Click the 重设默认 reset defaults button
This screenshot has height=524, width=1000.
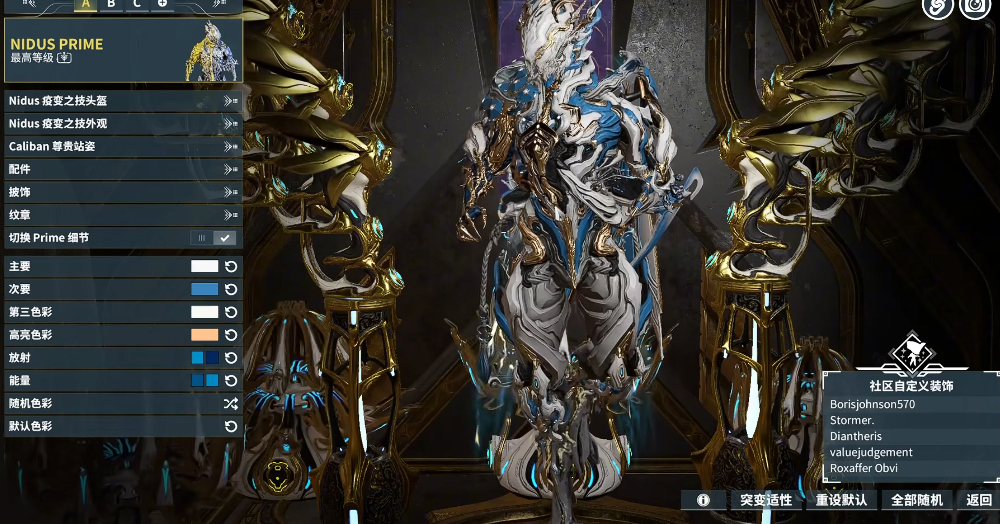[x=841, y=500]
